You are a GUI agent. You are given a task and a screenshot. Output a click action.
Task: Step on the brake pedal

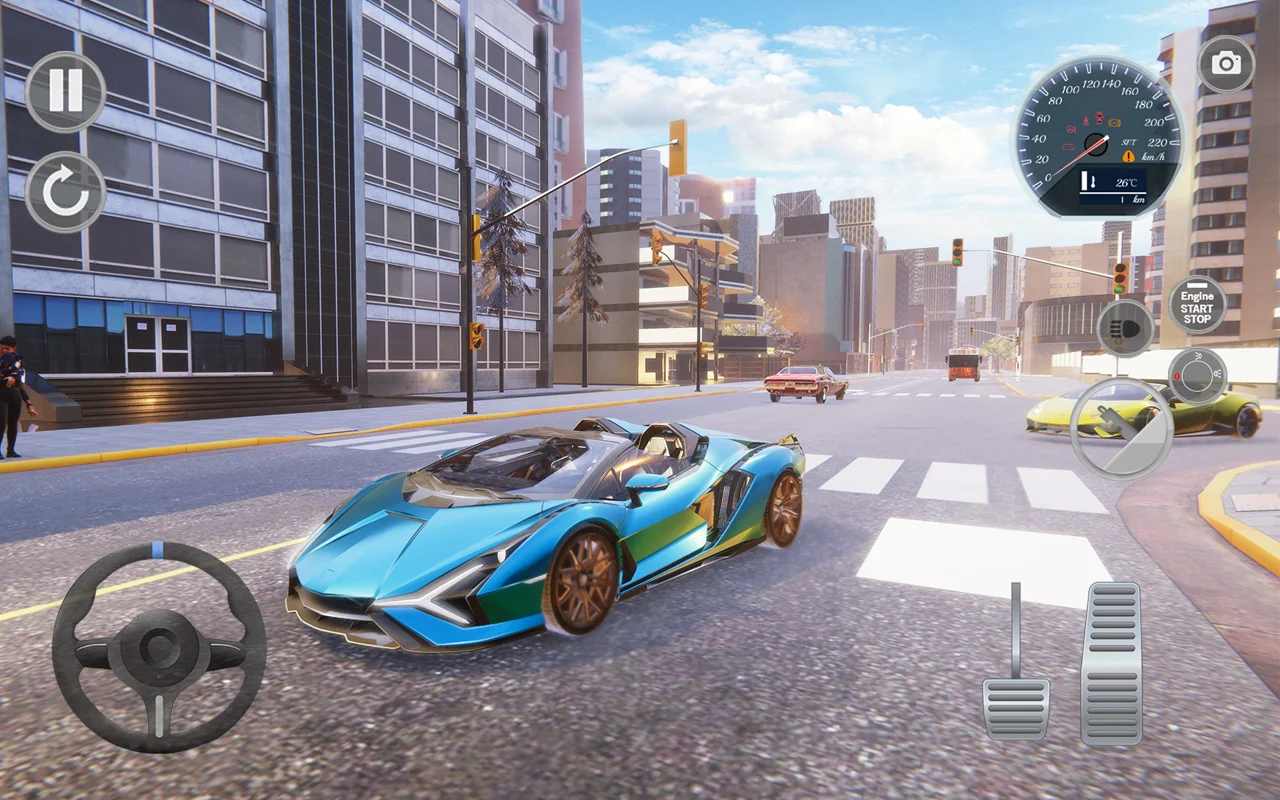tap(1015, 705)
